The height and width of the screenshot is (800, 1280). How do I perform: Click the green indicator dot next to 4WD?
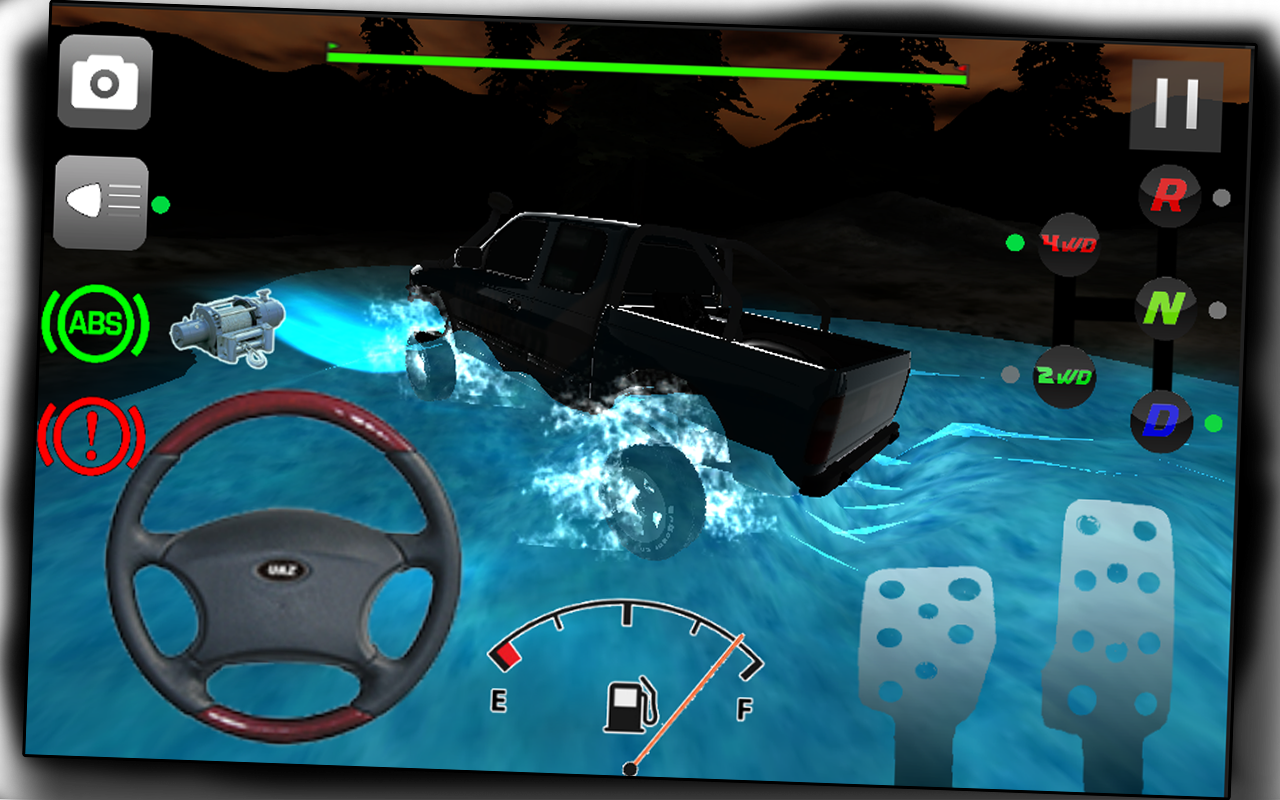[x=1013, y=241]
